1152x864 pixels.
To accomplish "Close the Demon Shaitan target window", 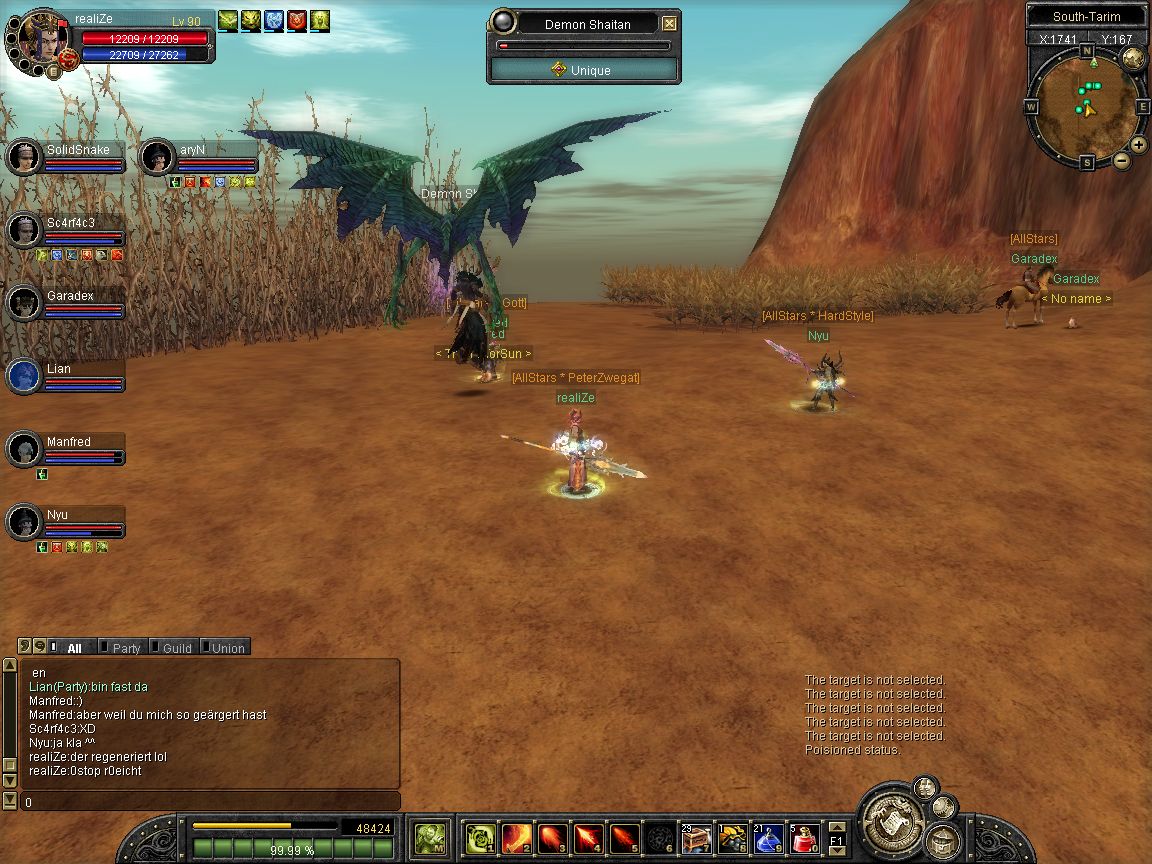I will (669, 23).
